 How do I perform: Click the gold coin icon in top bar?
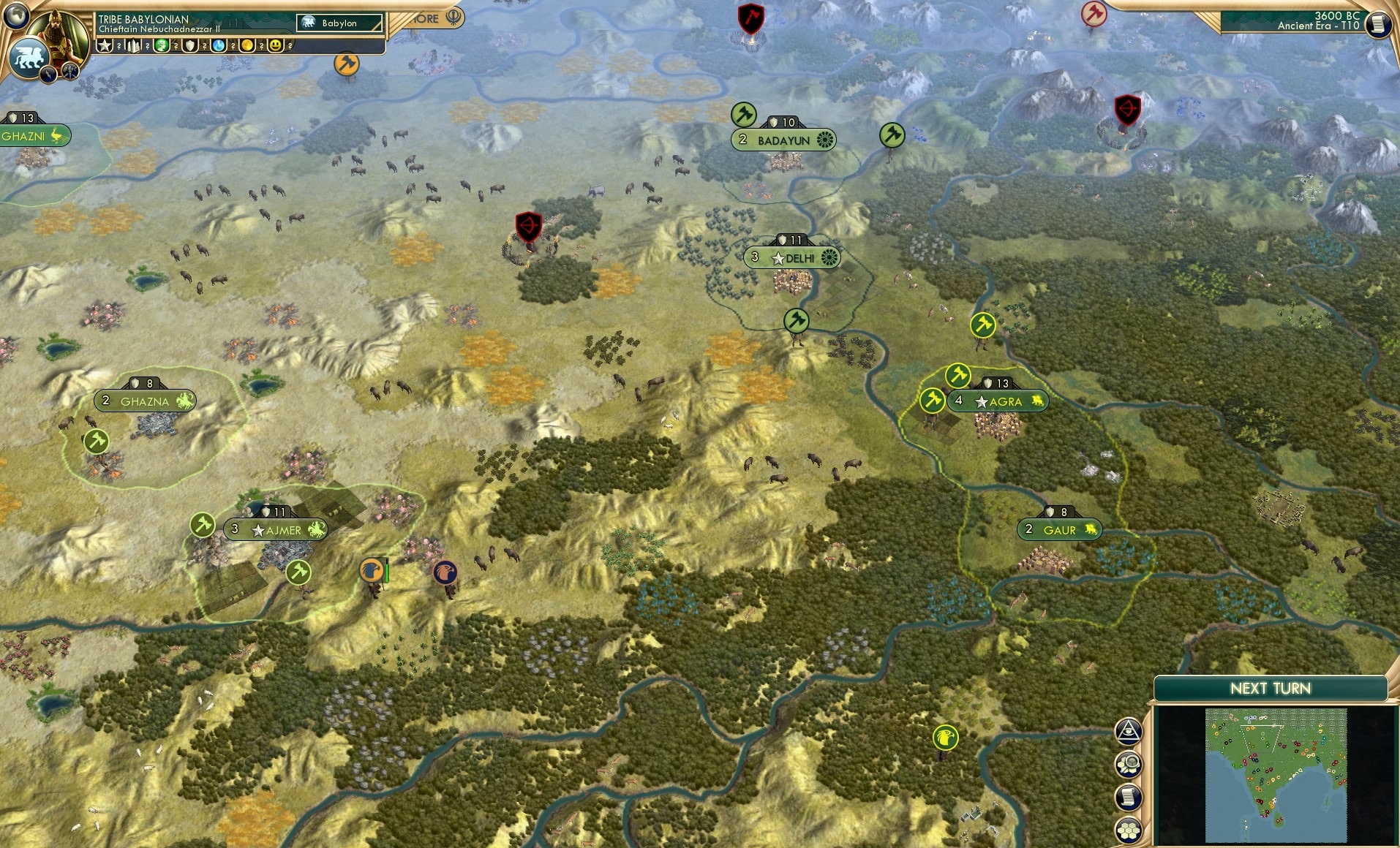coord(247,45)
